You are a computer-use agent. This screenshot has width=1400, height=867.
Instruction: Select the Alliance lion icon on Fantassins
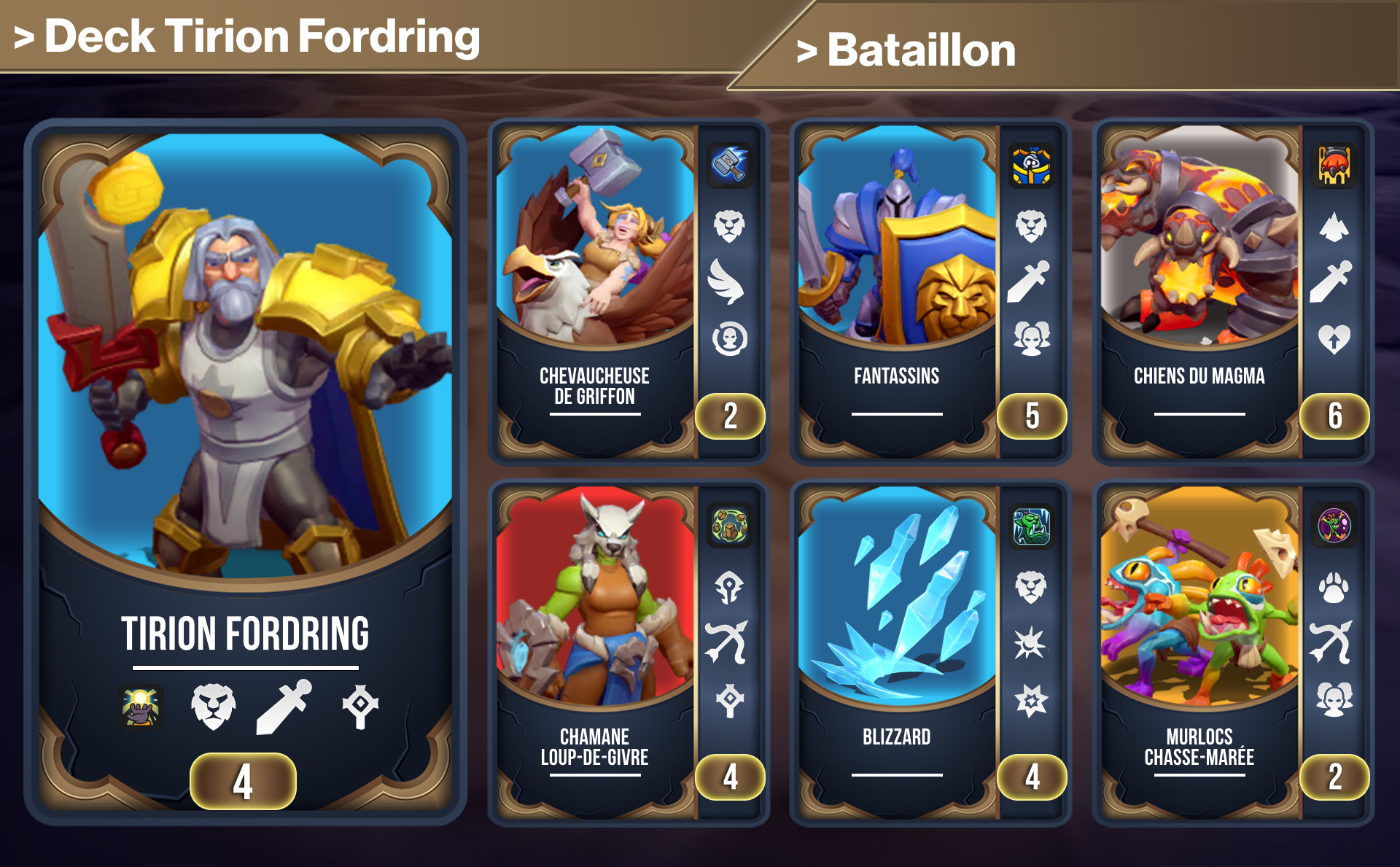(1032, 227)
